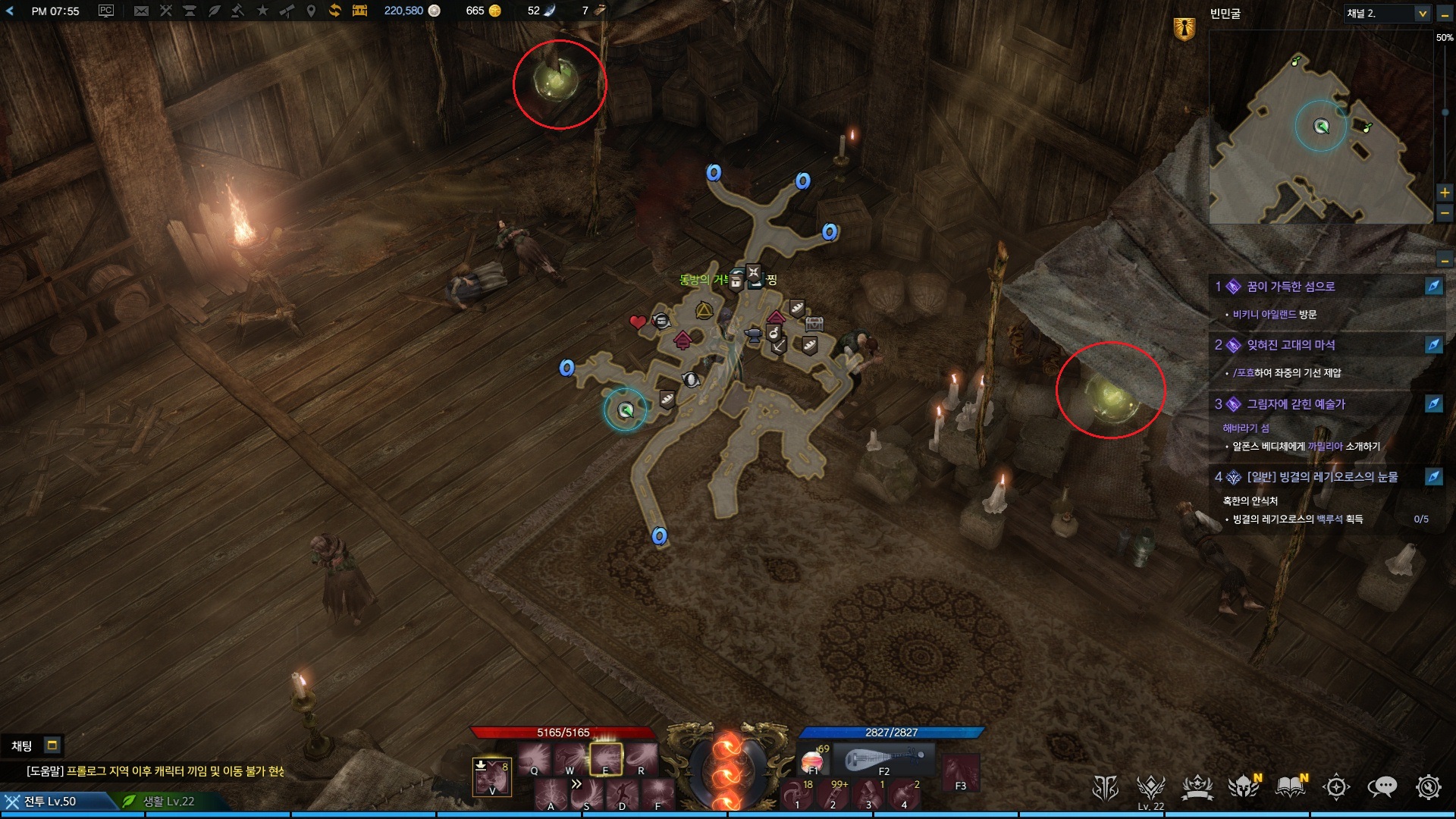The image size is (1456, 819).
Task: Activate the highlighted E skill
Action: pyautogui.click(x=606, y=758)
